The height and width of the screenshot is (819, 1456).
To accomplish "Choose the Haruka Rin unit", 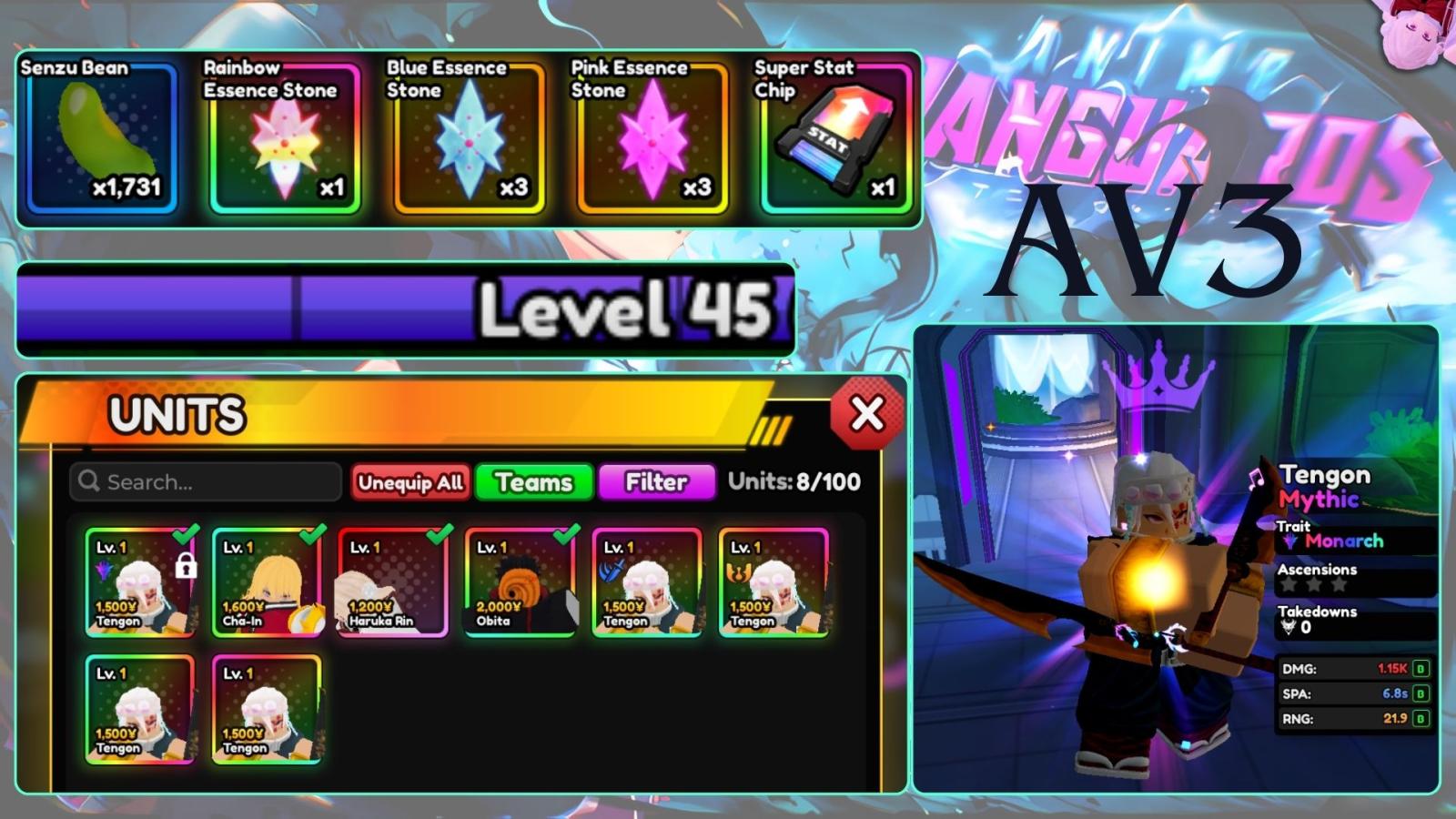I will pos(393,582).
